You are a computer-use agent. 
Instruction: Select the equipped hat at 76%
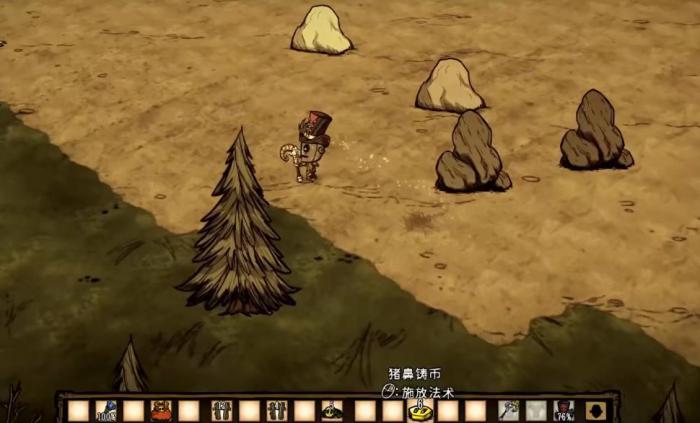pyautogui.click(x=564, y=410)
